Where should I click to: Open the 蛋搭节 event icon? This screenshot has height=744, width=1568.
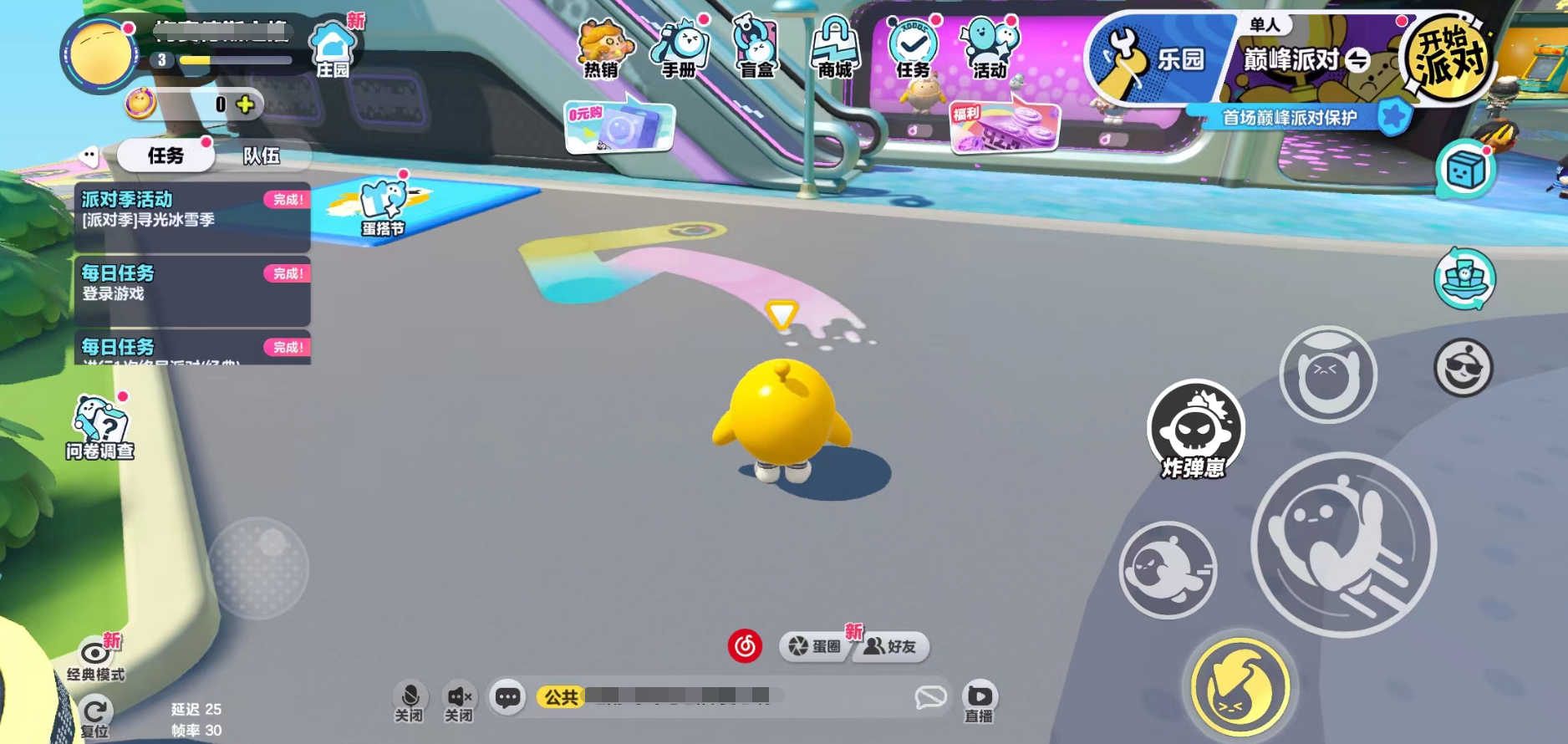point(384,208)
